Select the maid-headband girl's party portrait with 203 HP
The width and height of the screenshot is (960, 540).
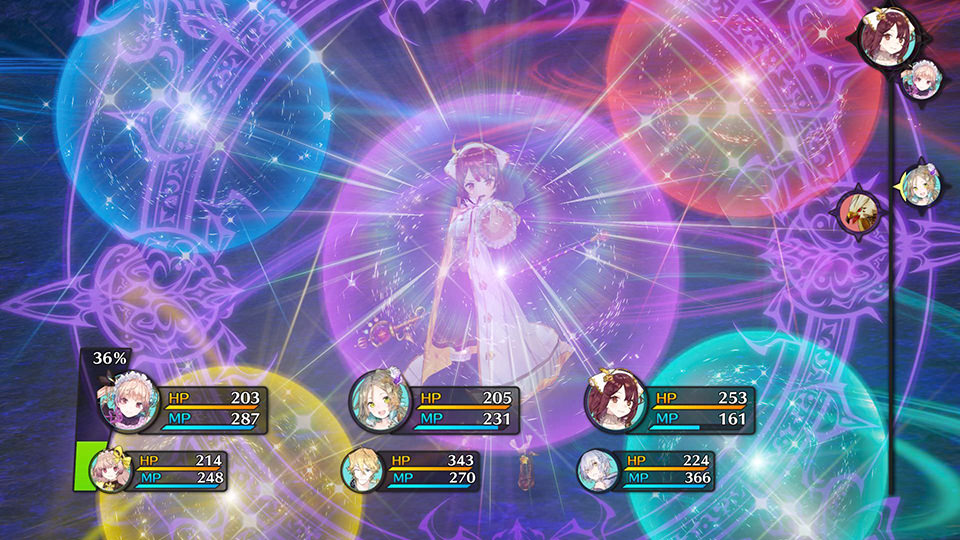[x=129, y=400]
